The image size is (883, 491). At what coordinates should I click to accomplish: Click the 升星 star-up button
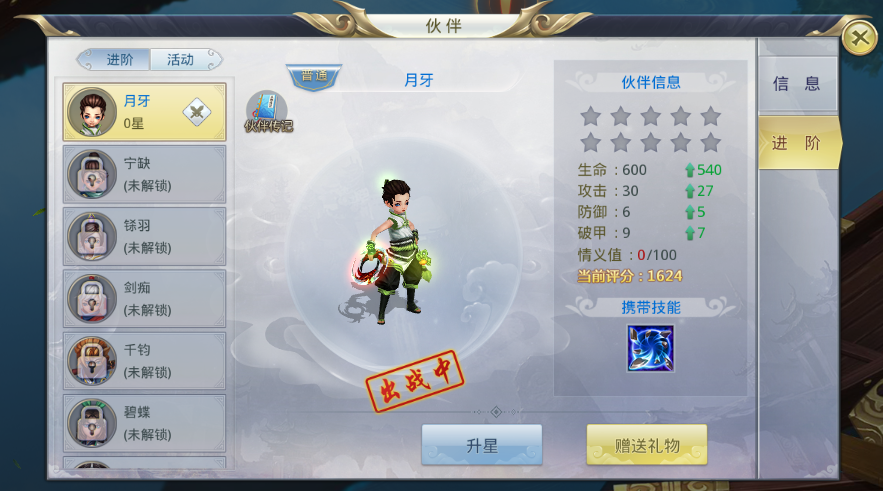click(481, 446)
